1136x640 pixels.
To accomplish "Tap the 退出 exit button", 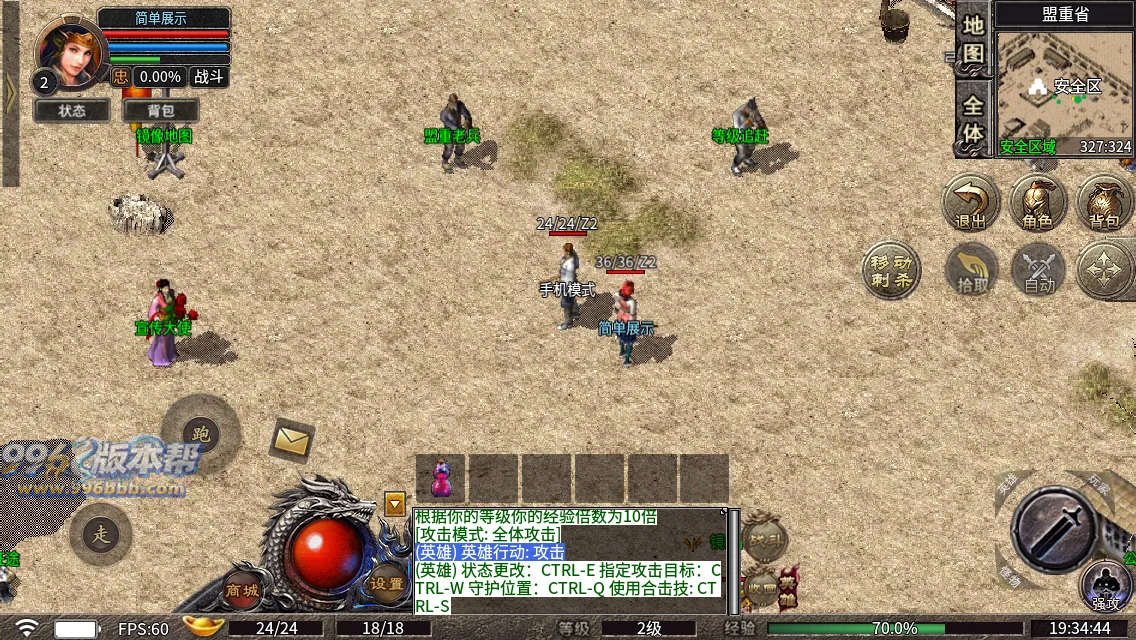I will [x=971, y=203].
